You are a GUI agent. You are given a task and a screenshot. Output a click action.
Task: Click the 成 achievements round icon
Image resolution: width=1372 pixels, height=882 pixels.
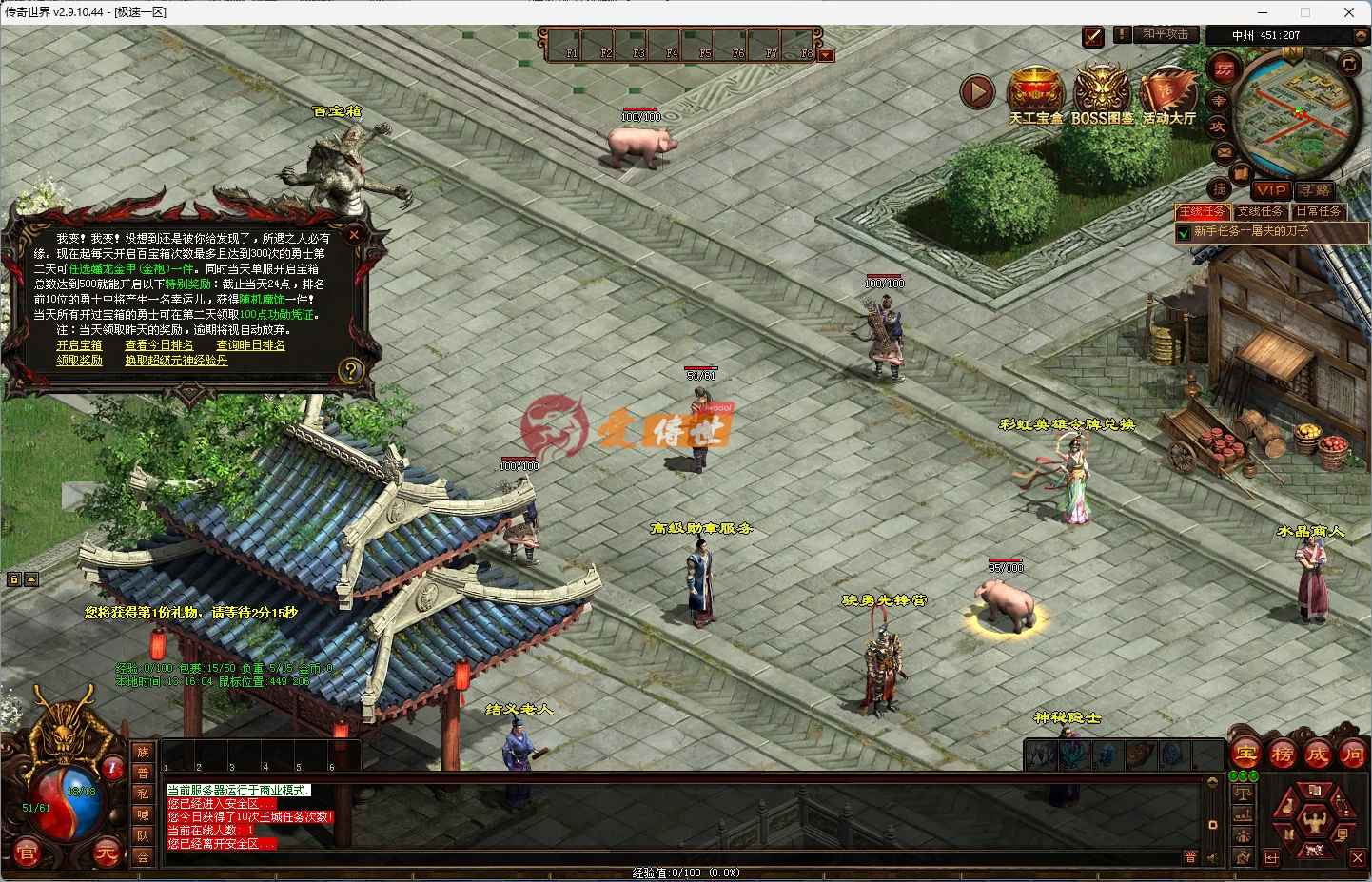click(x=1320, y=754)
